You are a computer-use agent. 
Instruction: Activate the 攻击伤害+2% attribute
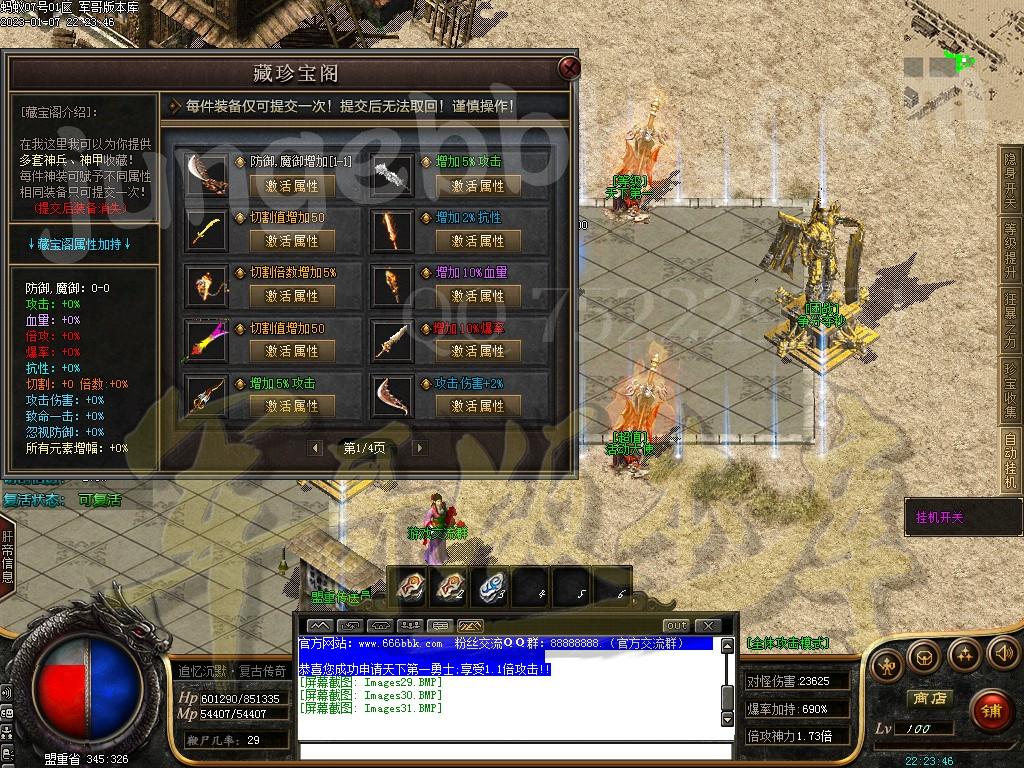click(x=477, y=406)
